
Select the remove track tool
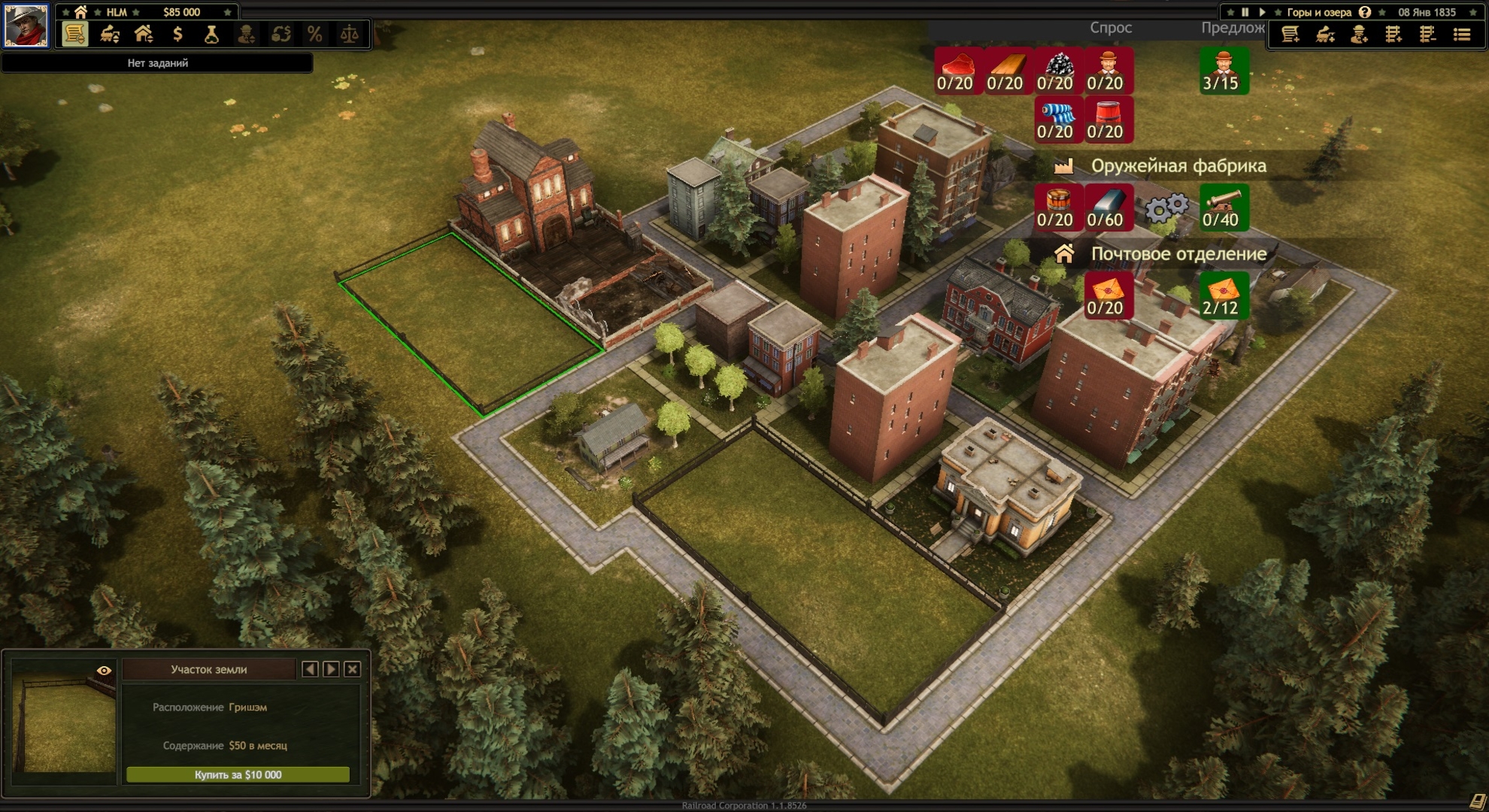[1427, 35]
